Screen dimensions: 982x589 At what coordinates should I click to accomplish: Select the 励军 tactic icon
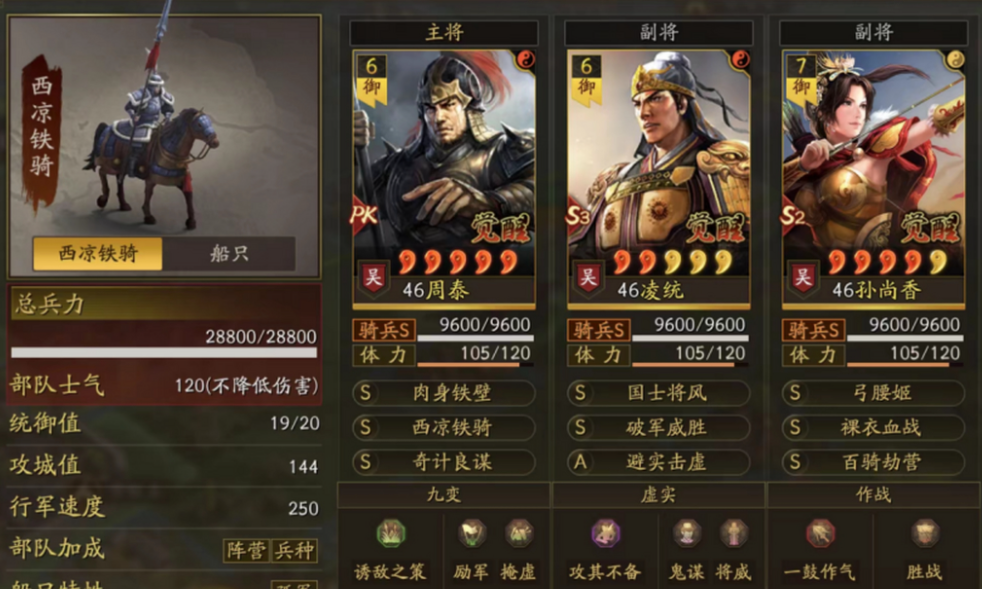point(472,535)
